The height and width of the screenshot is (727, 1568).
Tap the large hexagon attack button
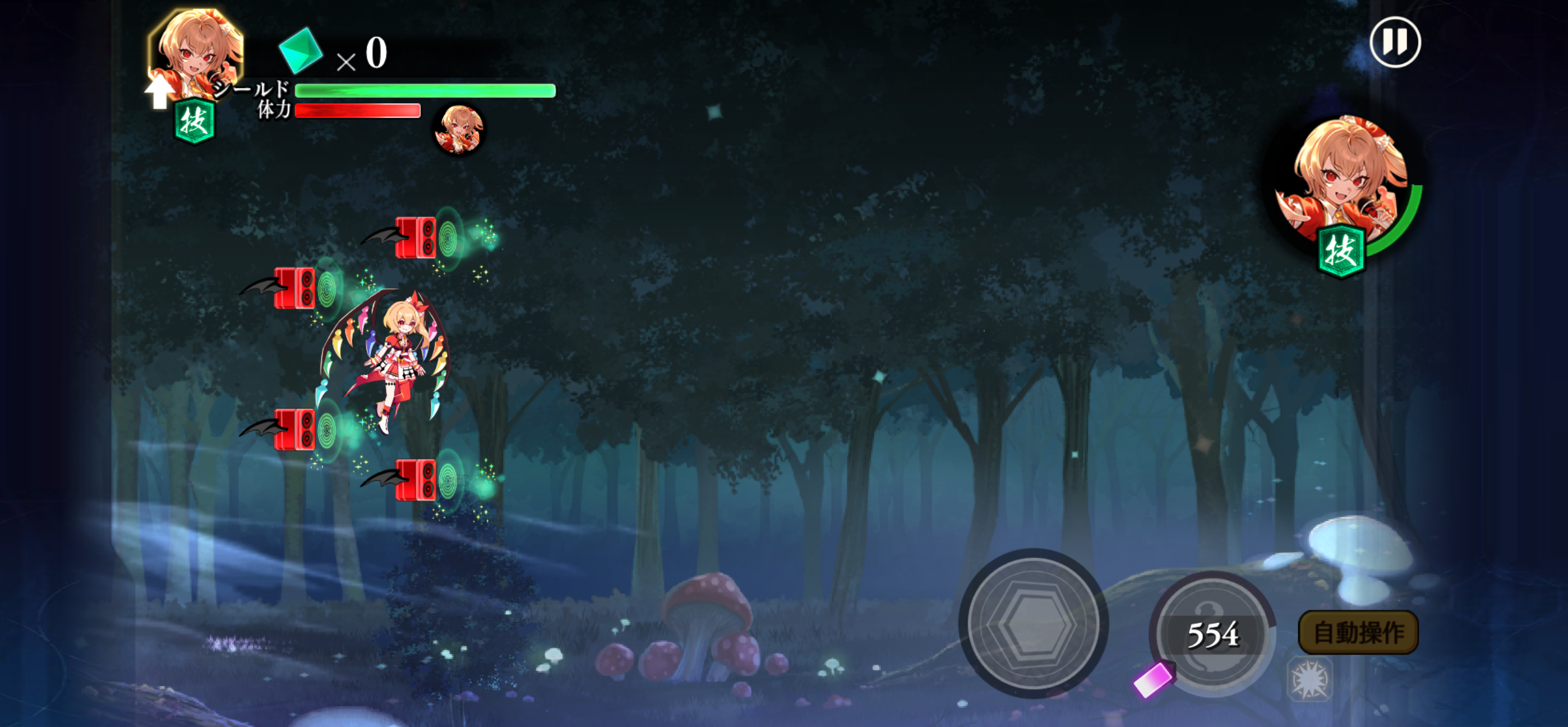1033,623
